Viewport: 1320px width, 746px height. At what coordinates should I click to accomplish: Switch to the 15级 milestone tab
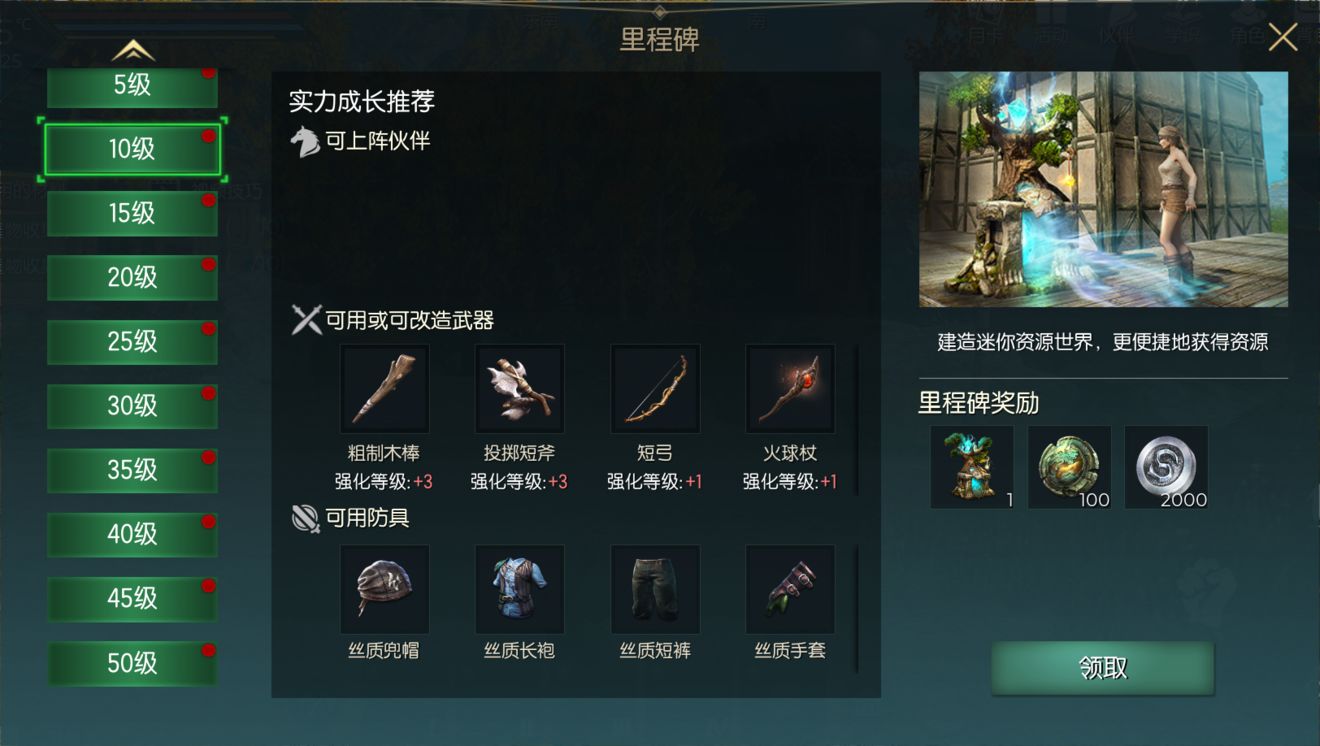[x=131, y=213]
